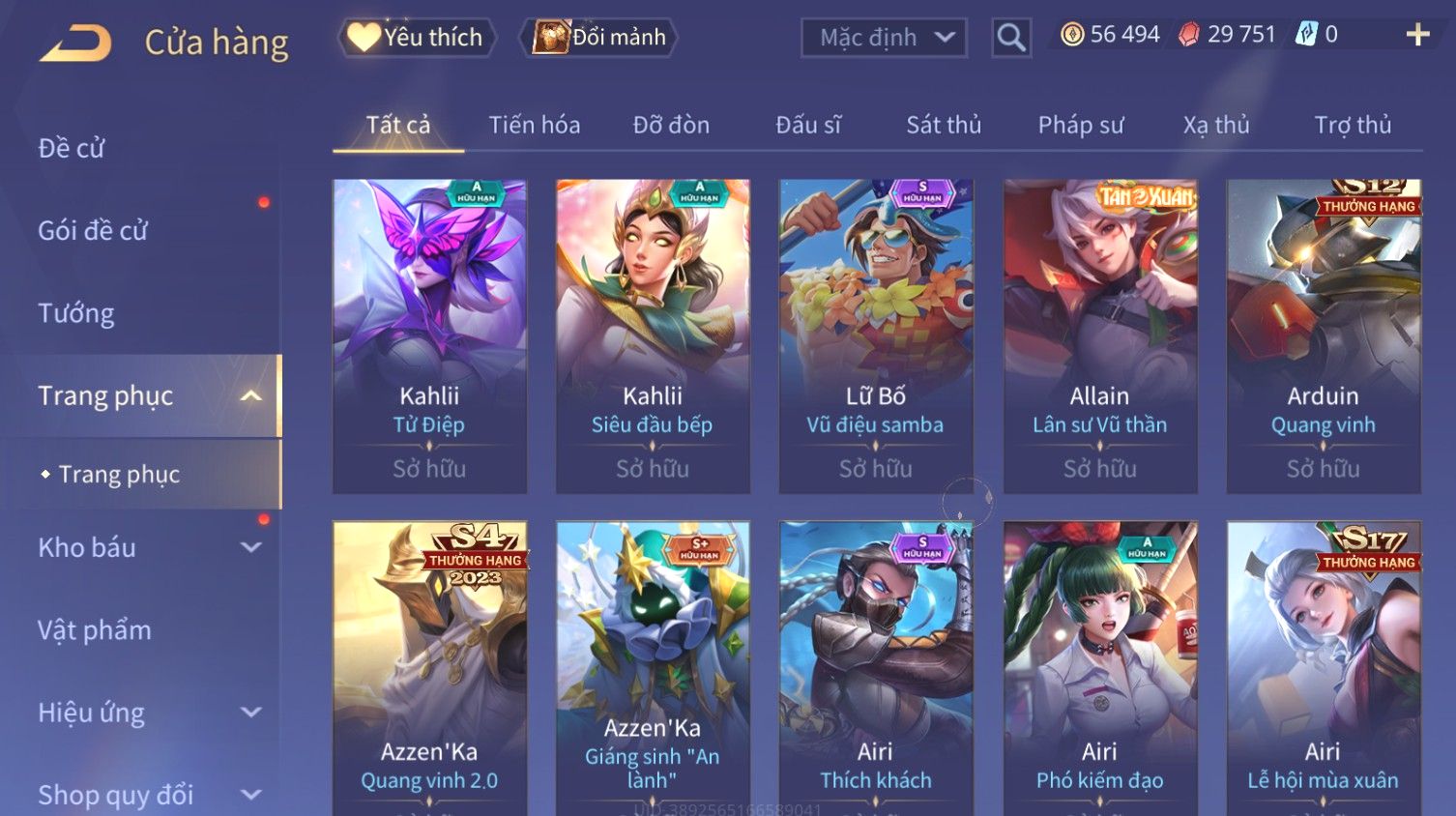This screenshot has height=816, width=1456.
Task: Go to the Tướng heroes section
Action: (76, 313)
